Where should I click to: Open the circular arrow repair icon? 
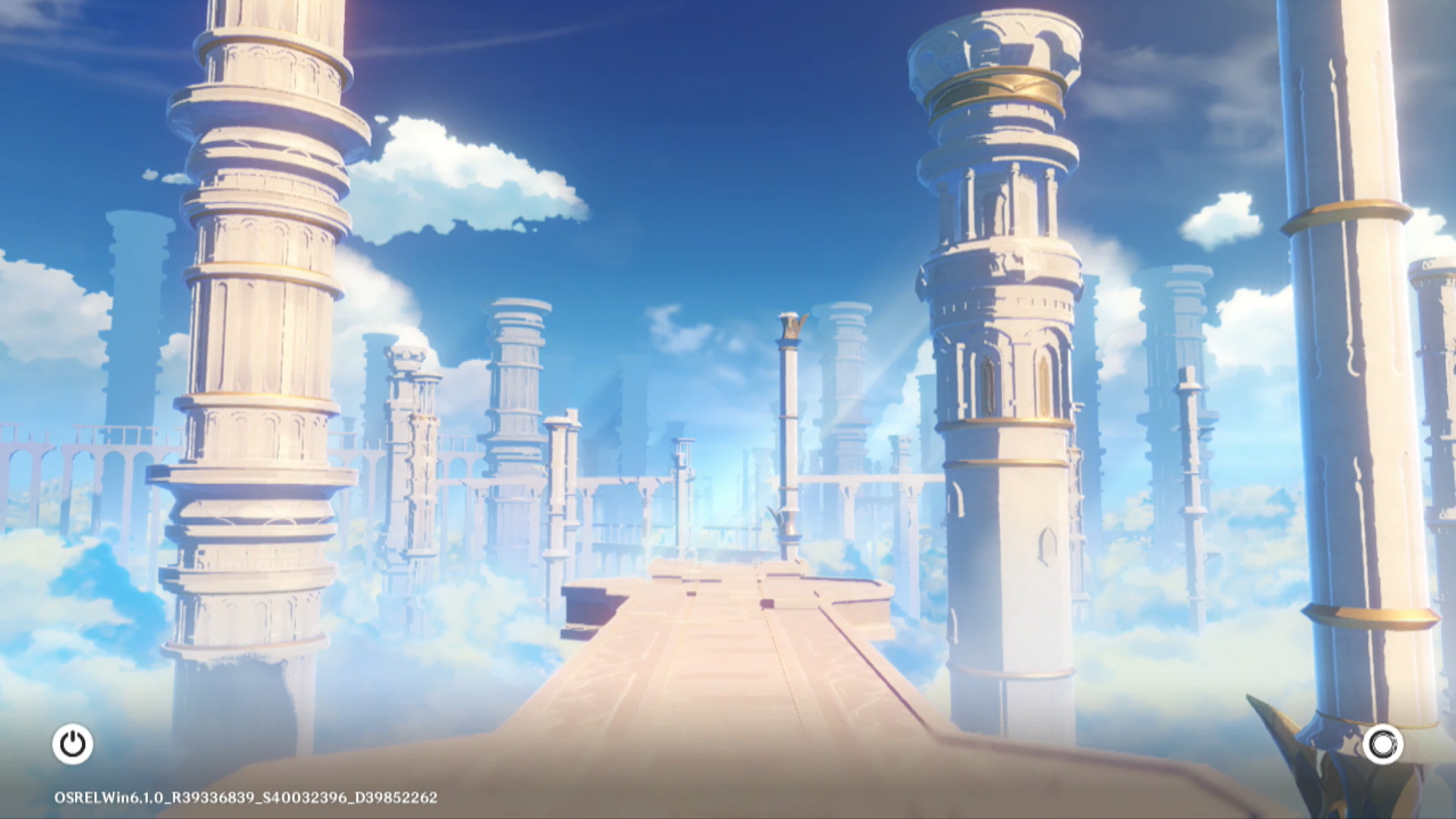pos(1382,744)
